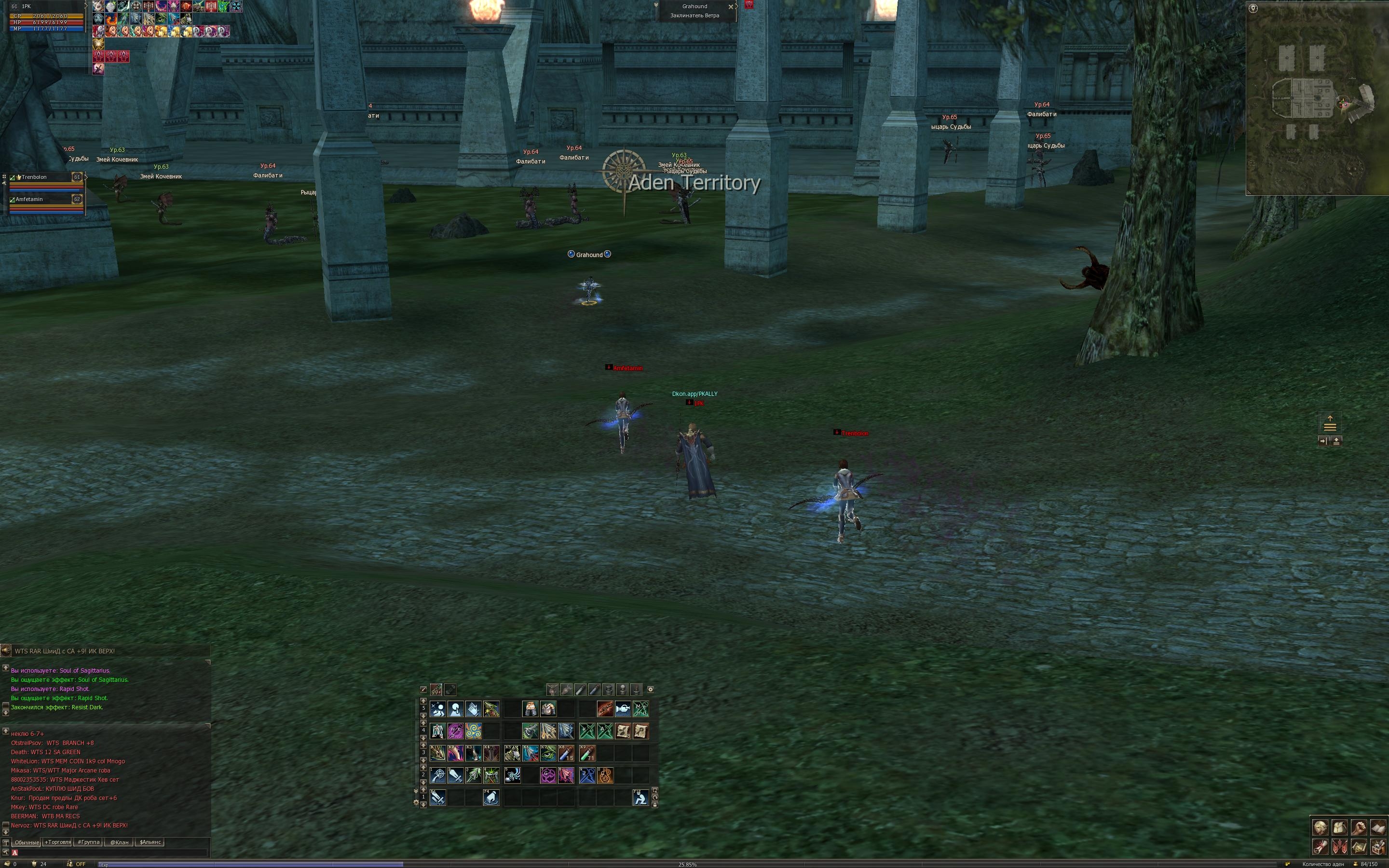Click the Menu macro with crossed swords
Screen dimensions: 1389x868
tap(640, 709)
